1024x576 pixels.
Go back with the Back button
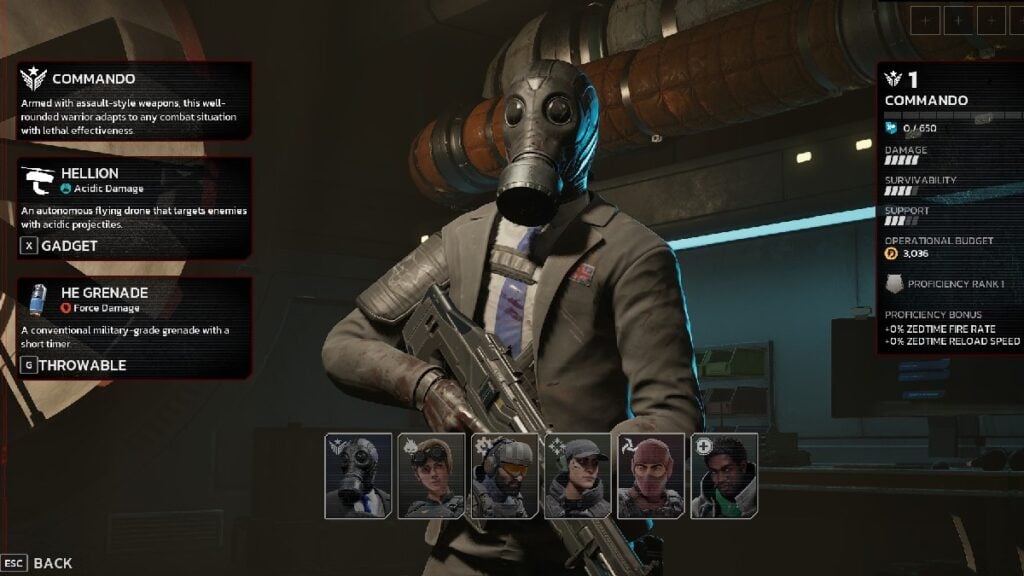pos(38,563)
